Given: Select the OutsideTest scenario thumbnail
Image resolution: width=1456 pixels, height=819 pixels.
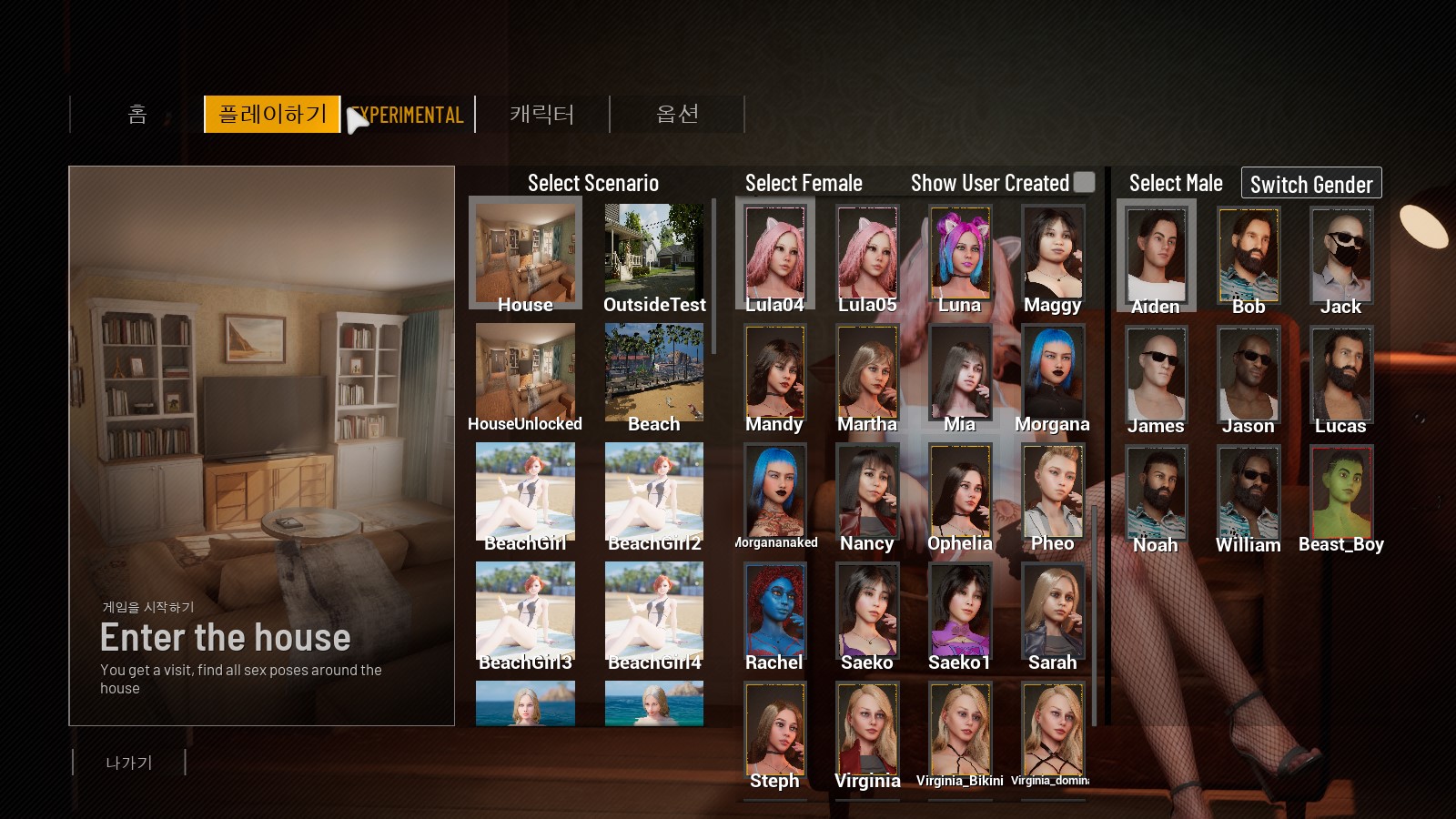Looking at the screenshot, I should point(654,255).
